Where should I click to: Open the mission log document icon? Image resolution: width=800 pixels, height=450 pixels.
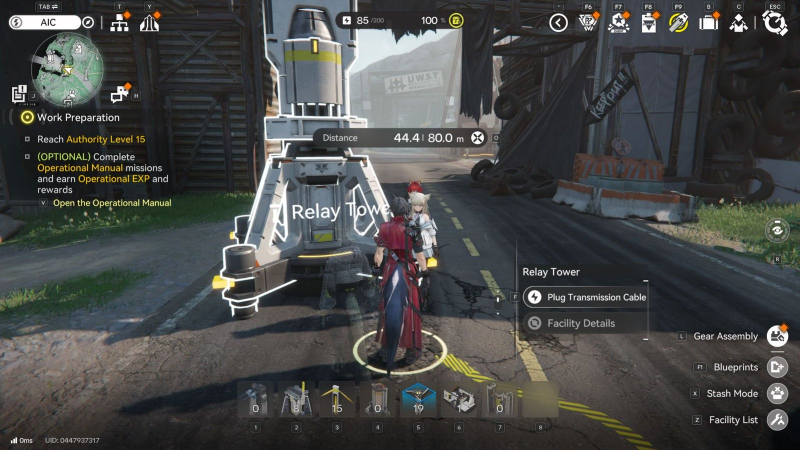tap(20, 94)
